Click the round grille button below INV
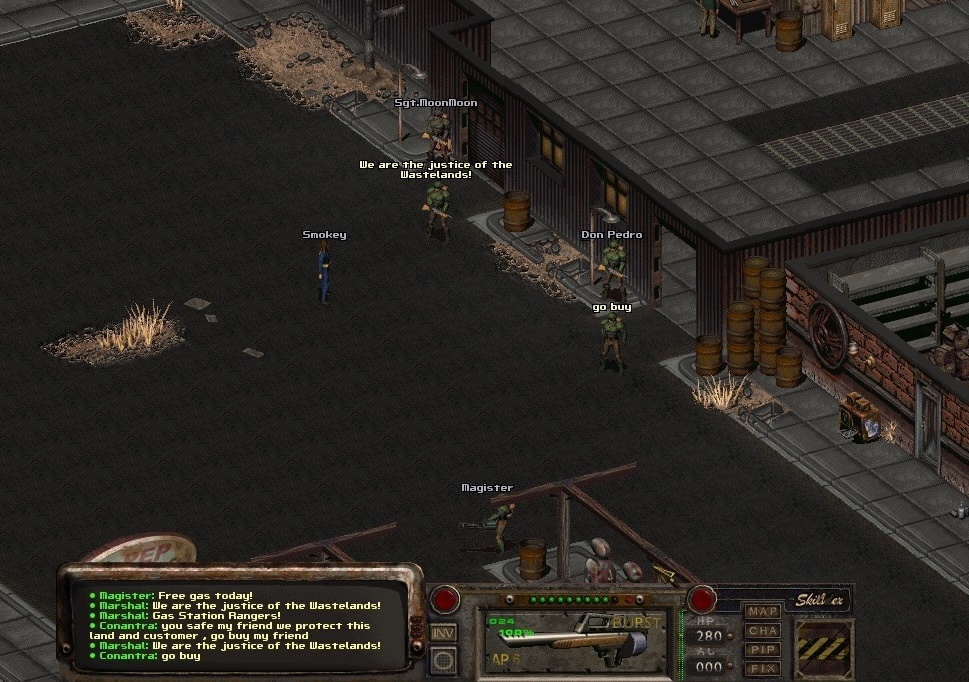The height and width of the screenshot is (682, 969). pos(444,661)
